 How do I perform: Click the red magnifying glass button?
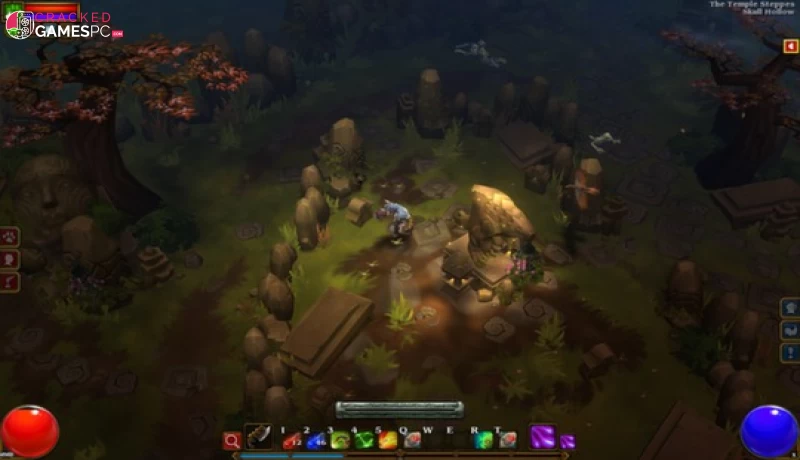click(x=232, y=440)
